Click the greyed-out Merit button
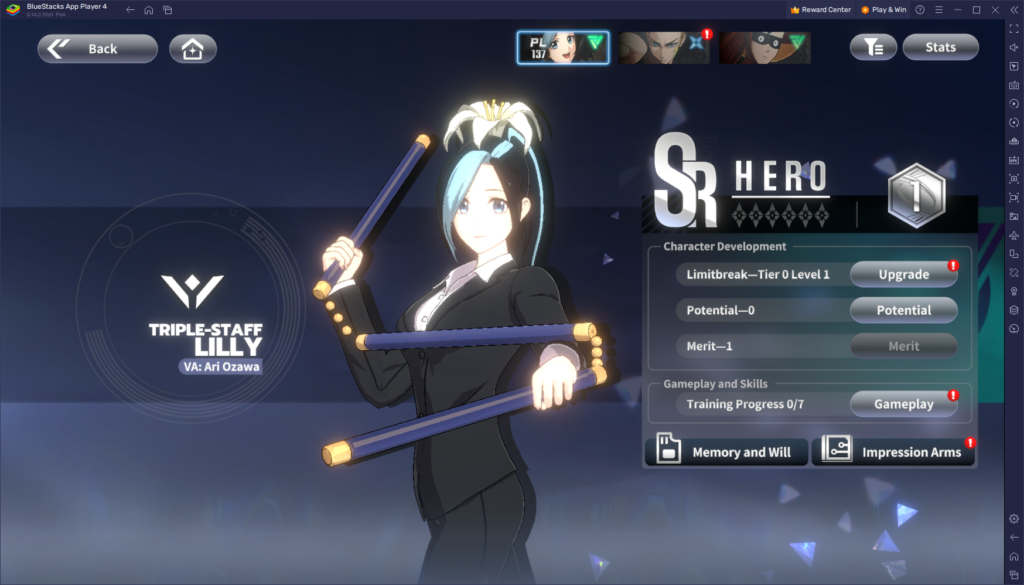Screen dimensions: 1024x585 (x=903, y=346)
